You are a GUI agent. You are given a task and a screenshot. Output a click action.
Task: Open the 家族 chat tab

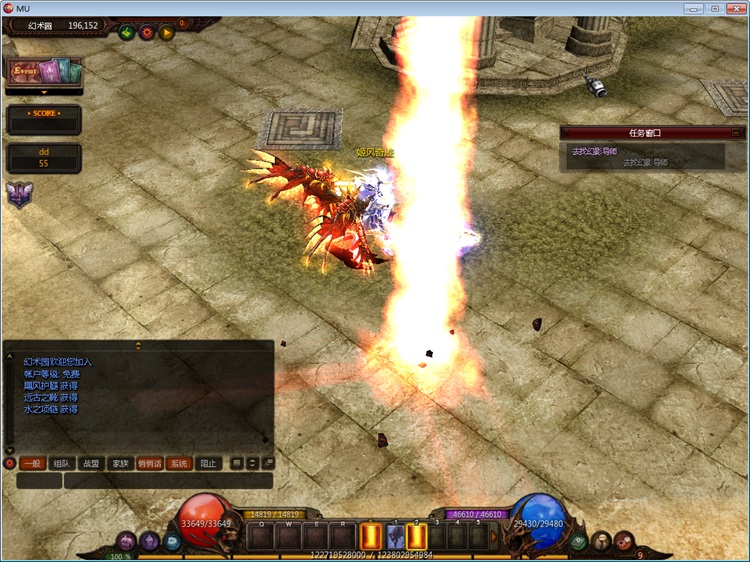click(x=121, y=464)
